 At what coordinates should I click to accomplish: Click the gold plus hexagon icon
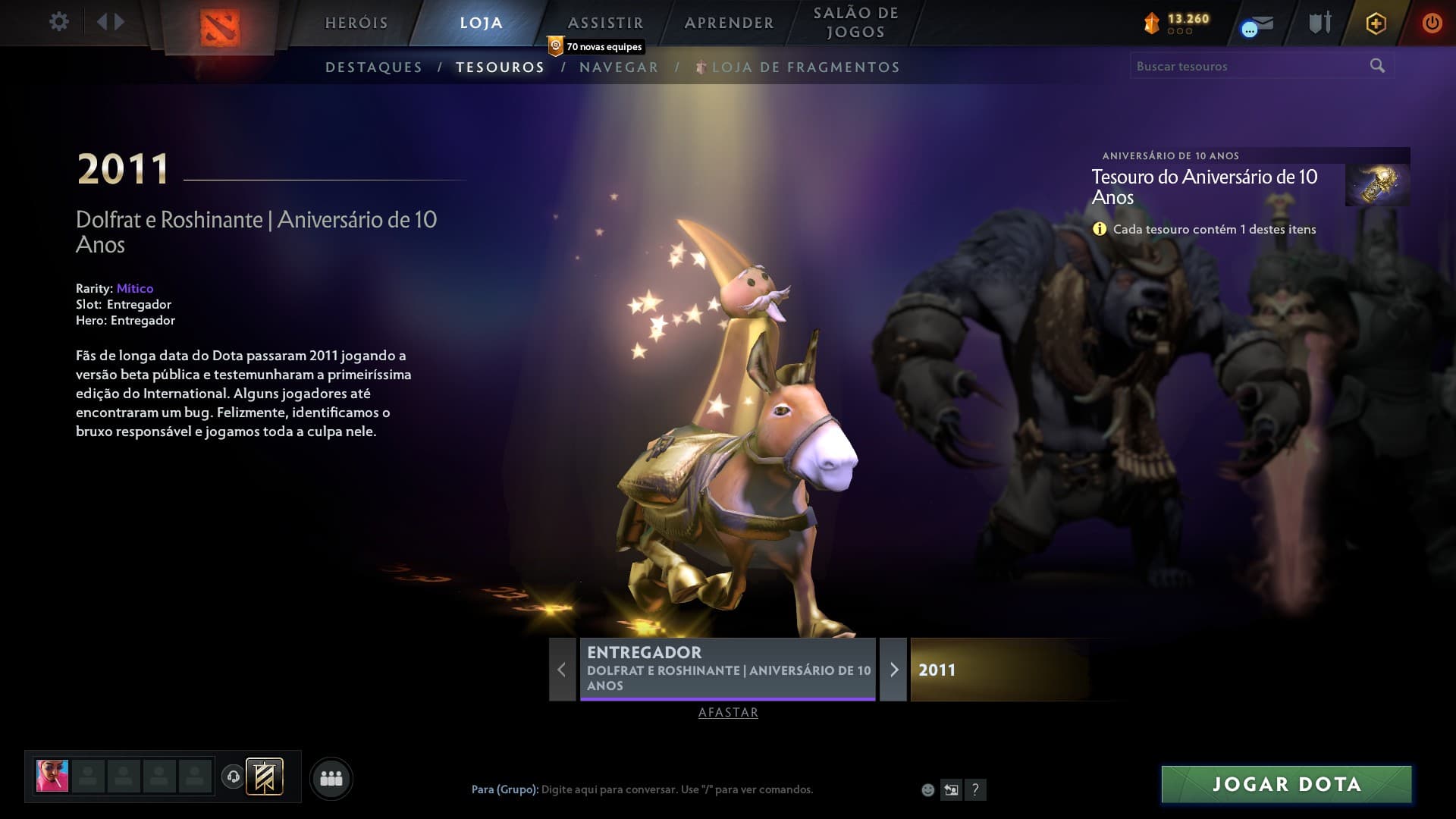tap(1376, 23)
